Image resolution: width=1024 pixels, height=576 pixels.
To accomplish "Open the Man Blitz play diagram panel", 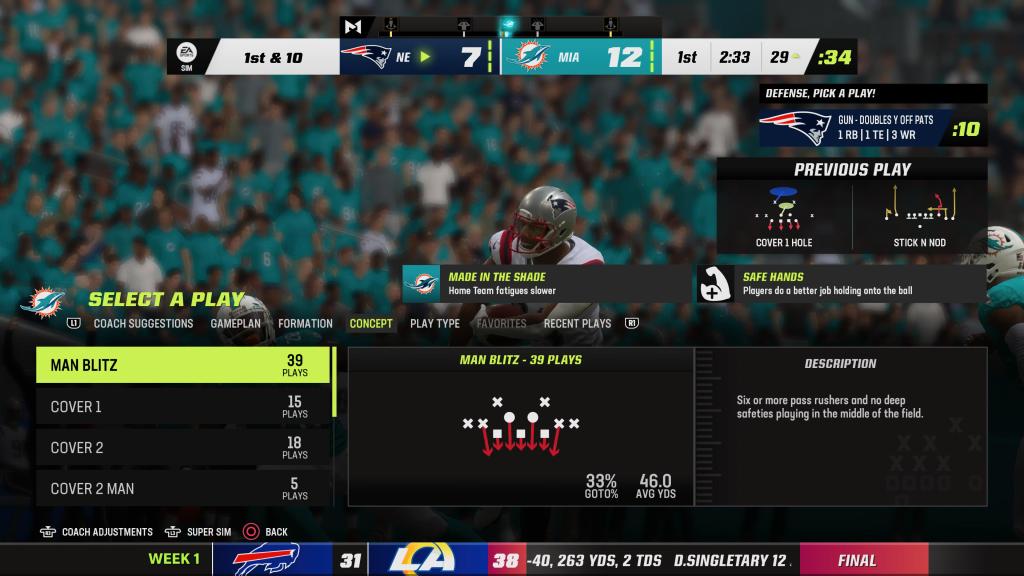I will coord(520,426).
